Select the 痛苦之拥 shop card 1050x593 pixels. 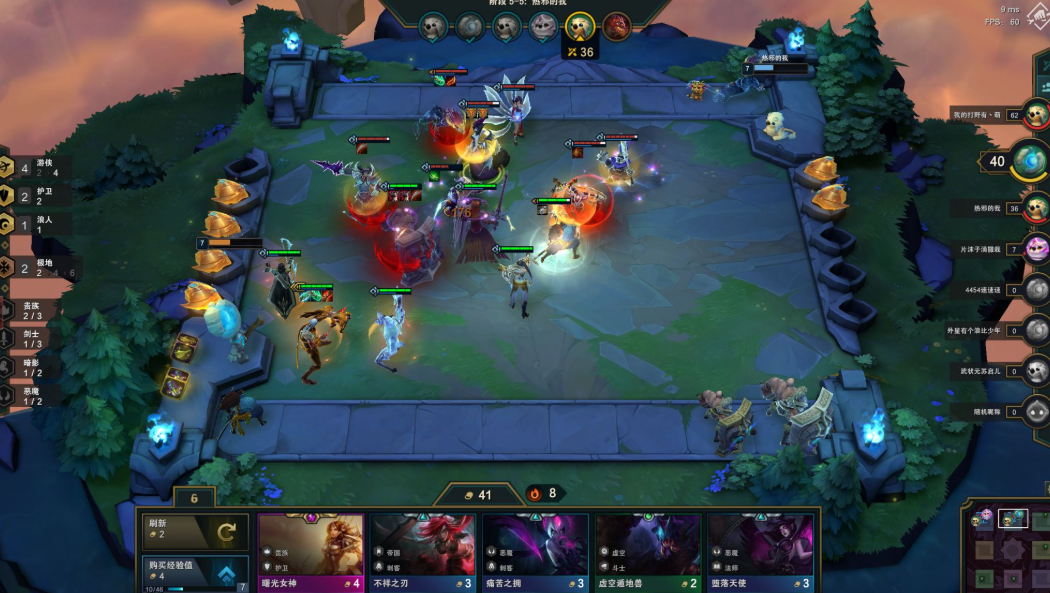(x=536, y=552)
